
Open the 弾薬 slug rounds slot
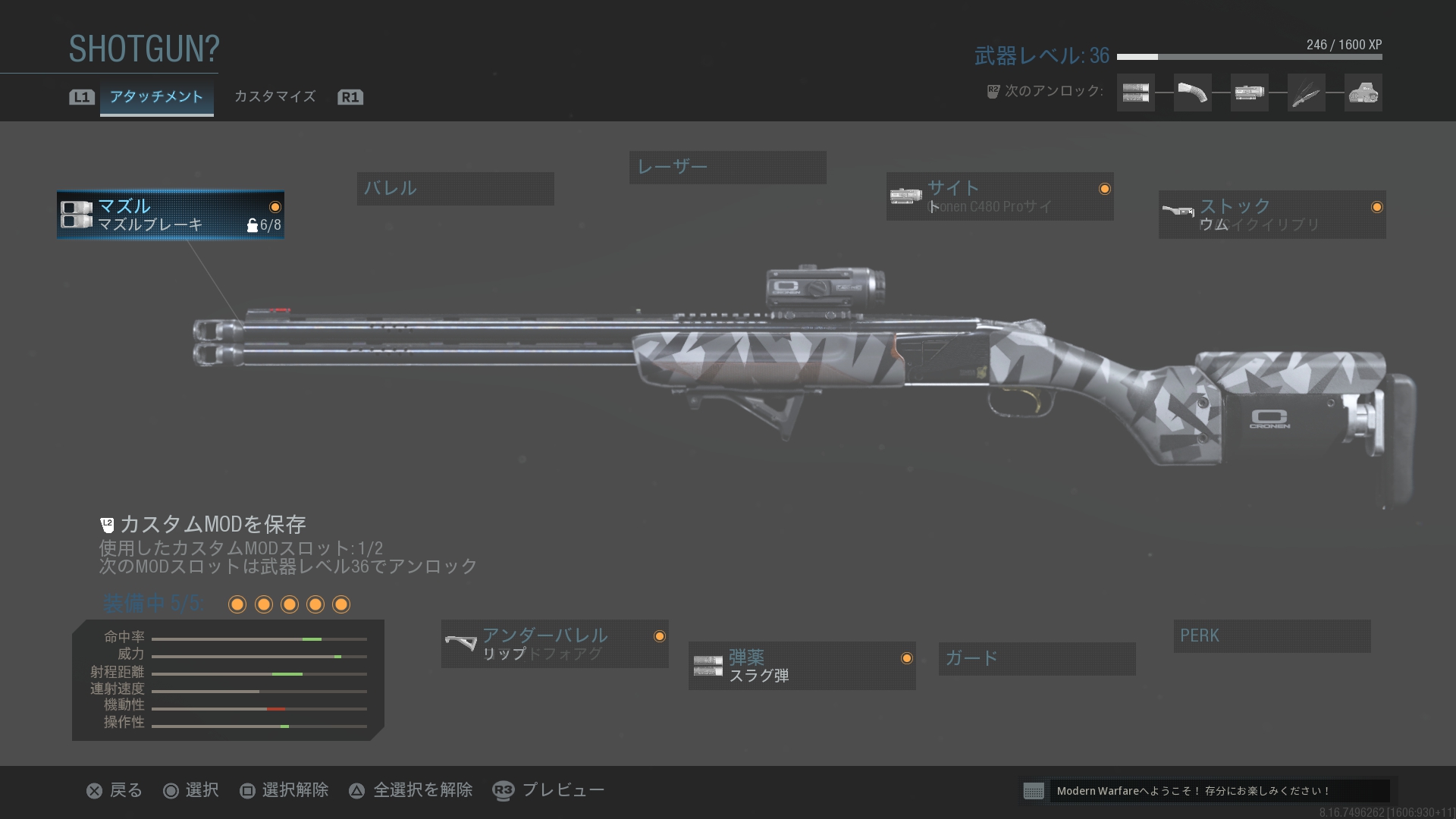802,666
